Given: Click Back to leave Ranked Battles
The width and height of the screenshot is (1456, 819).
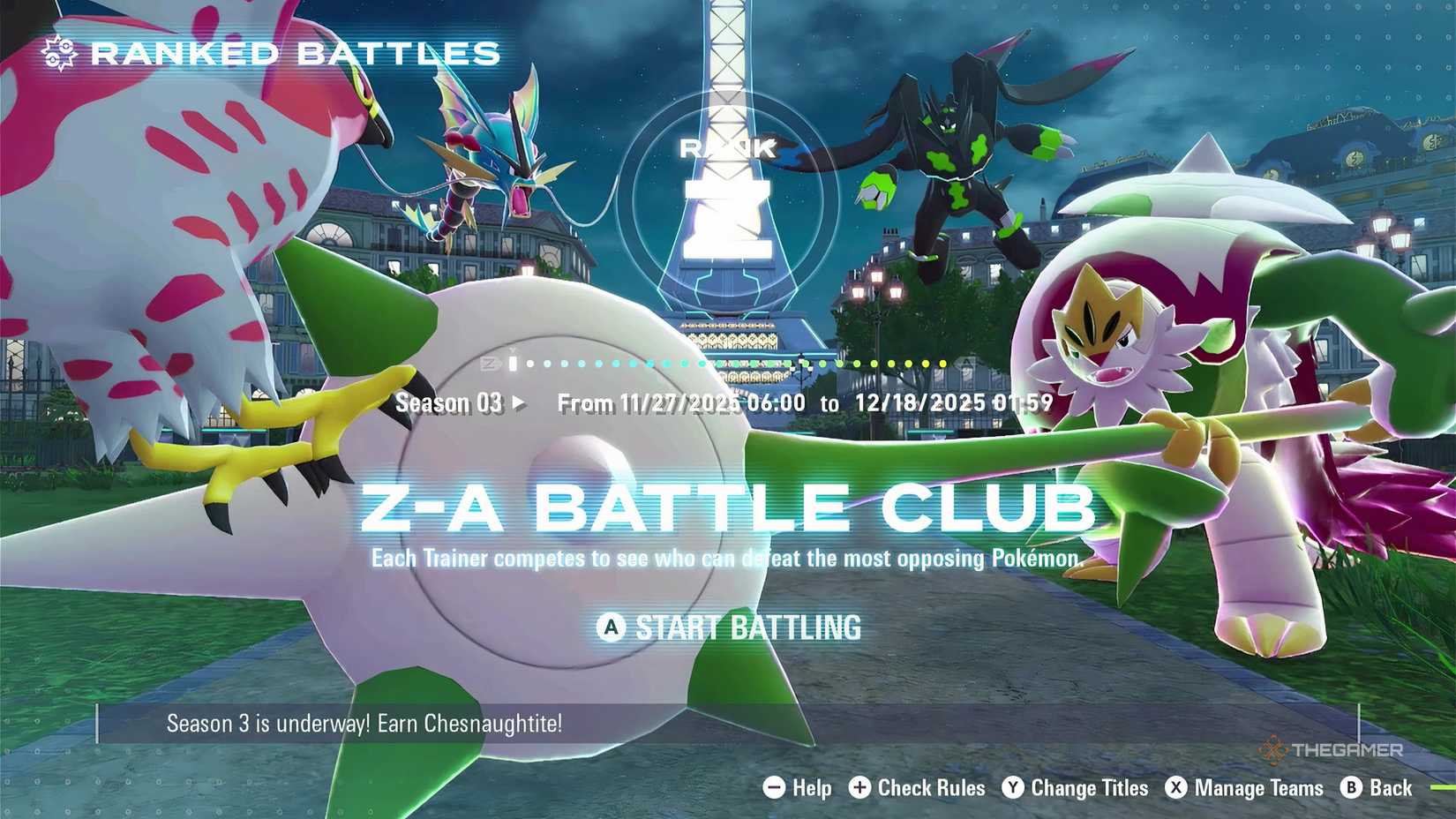Looking at the screenshot, I should 1388,788.
